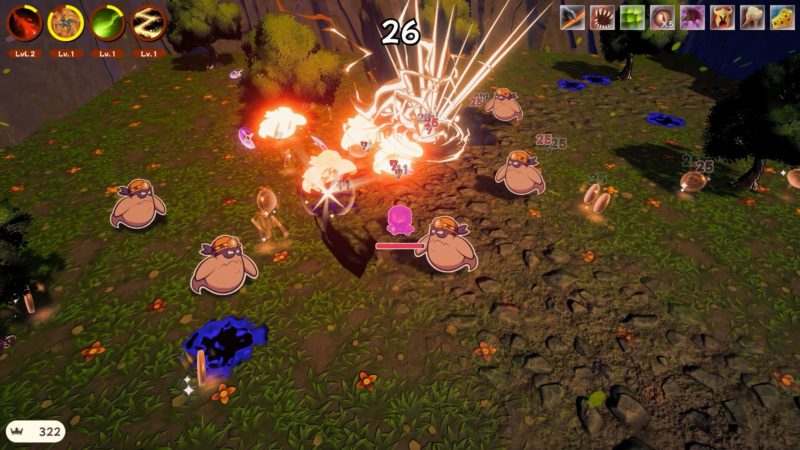
Task: Activate the orange explosion ability icon
Action: point(66,22)
